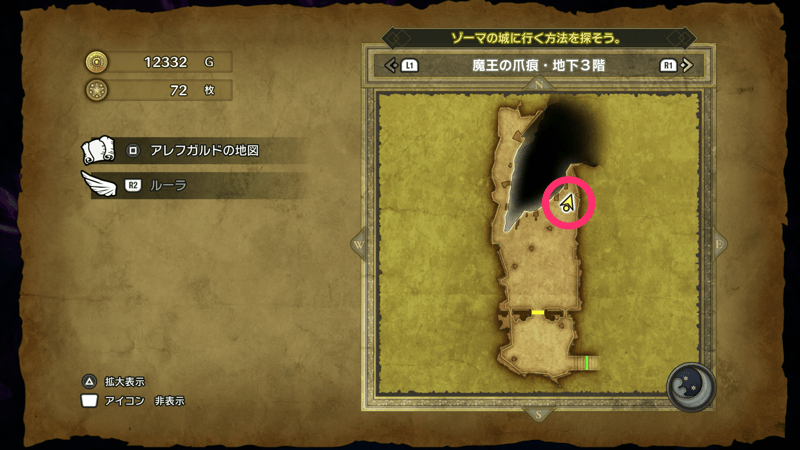Go to the previous floor with left arrow
Viewport: 800px width, 450px height.
pos(391,66)
